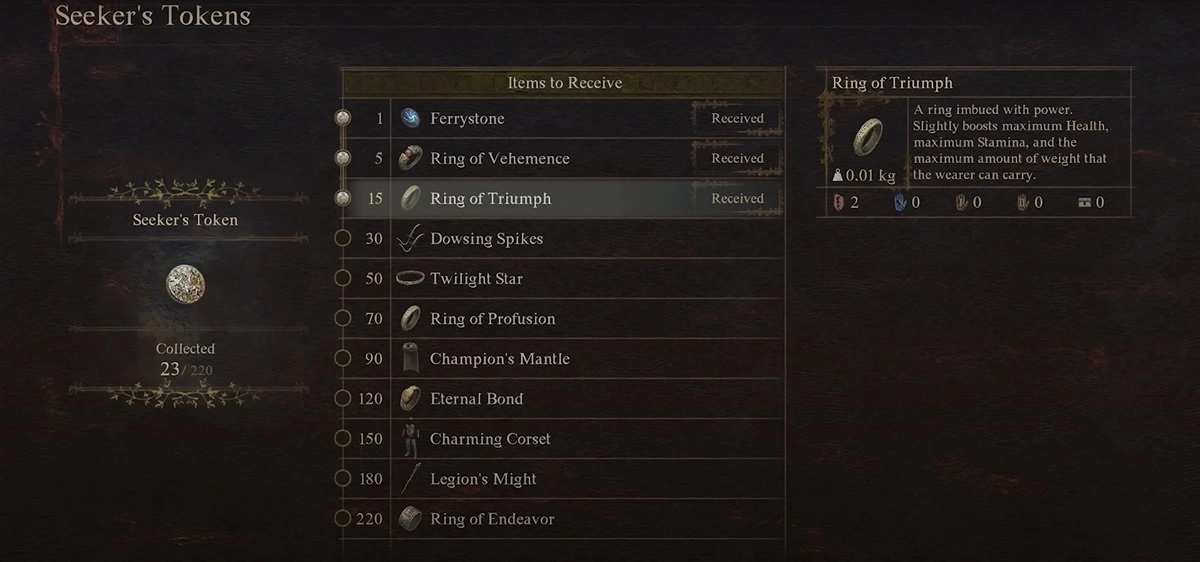
Task: Highlight the Twilight Star reward
Action: (560, 279)
